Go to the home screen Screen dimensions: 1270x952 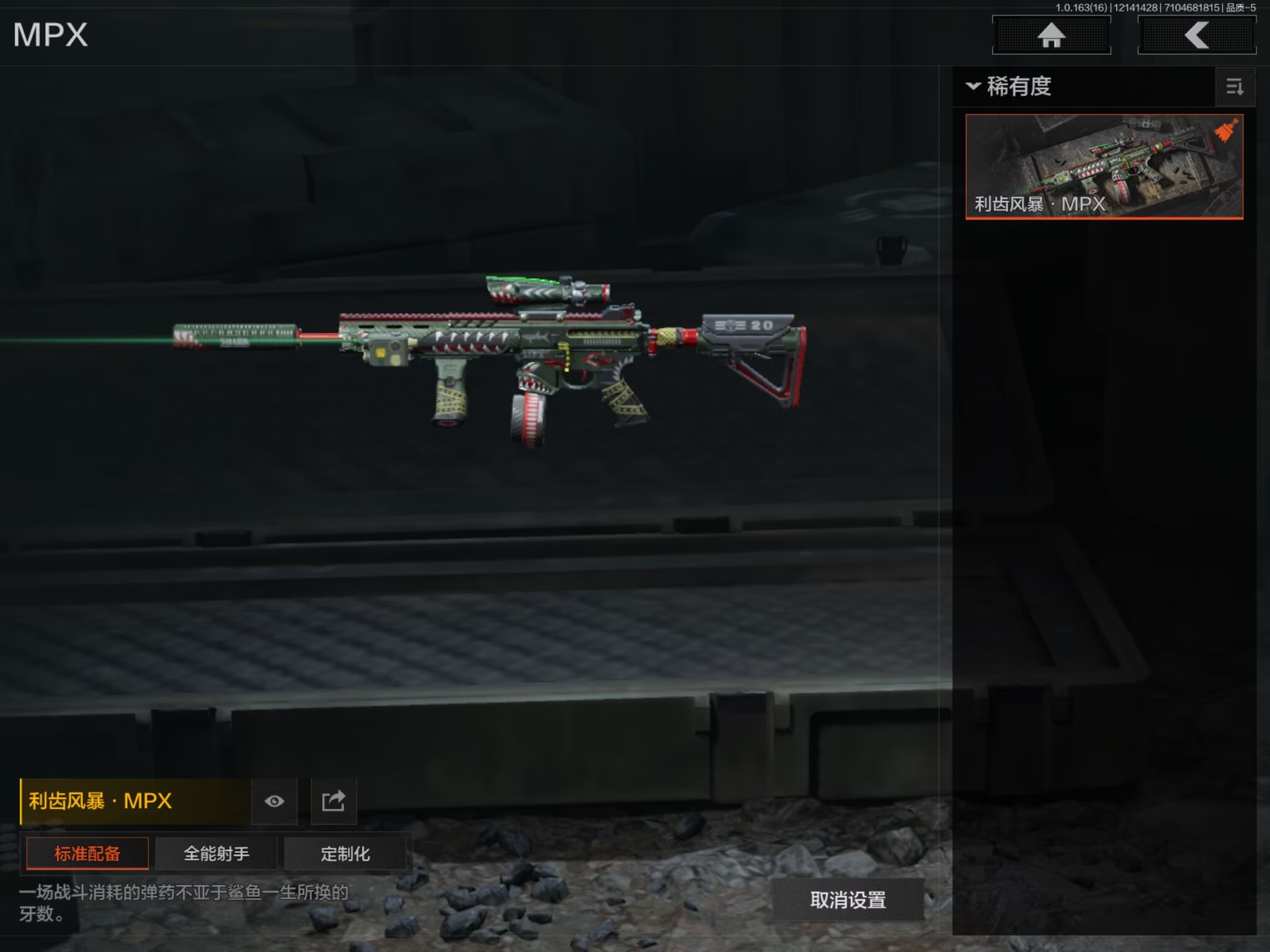1051,35
